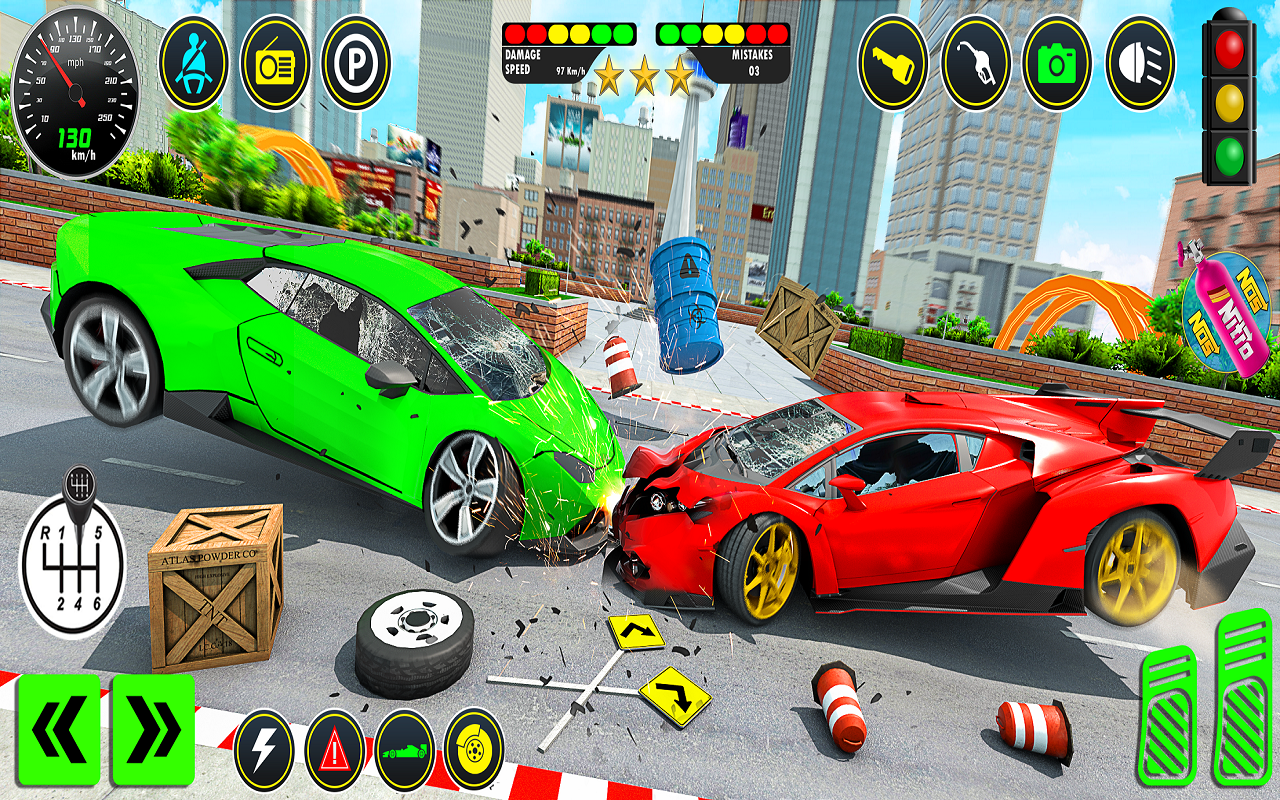Image resolution: width=1280 pixels, height=800 pixels.
Task: Tap the ignition key icon
Action: [893, 62]
